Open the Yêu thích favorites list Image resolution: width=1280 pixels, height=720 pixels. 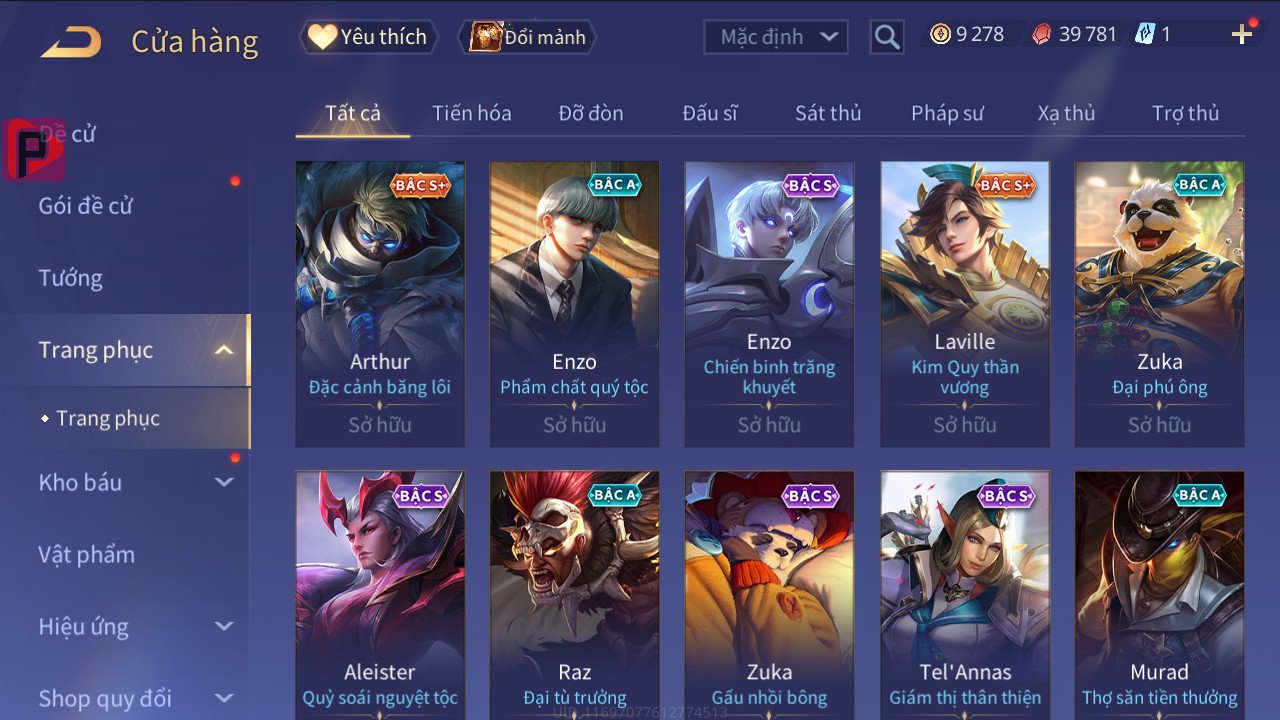[367, 37]
